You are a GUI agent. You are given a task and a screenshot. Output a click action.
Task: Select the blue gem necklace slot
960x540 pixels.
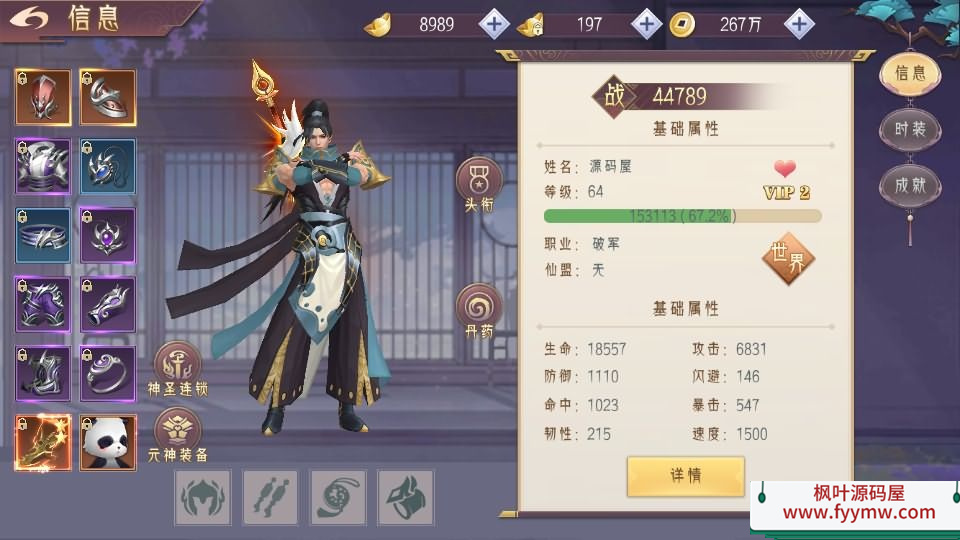(x=108, y=166)
